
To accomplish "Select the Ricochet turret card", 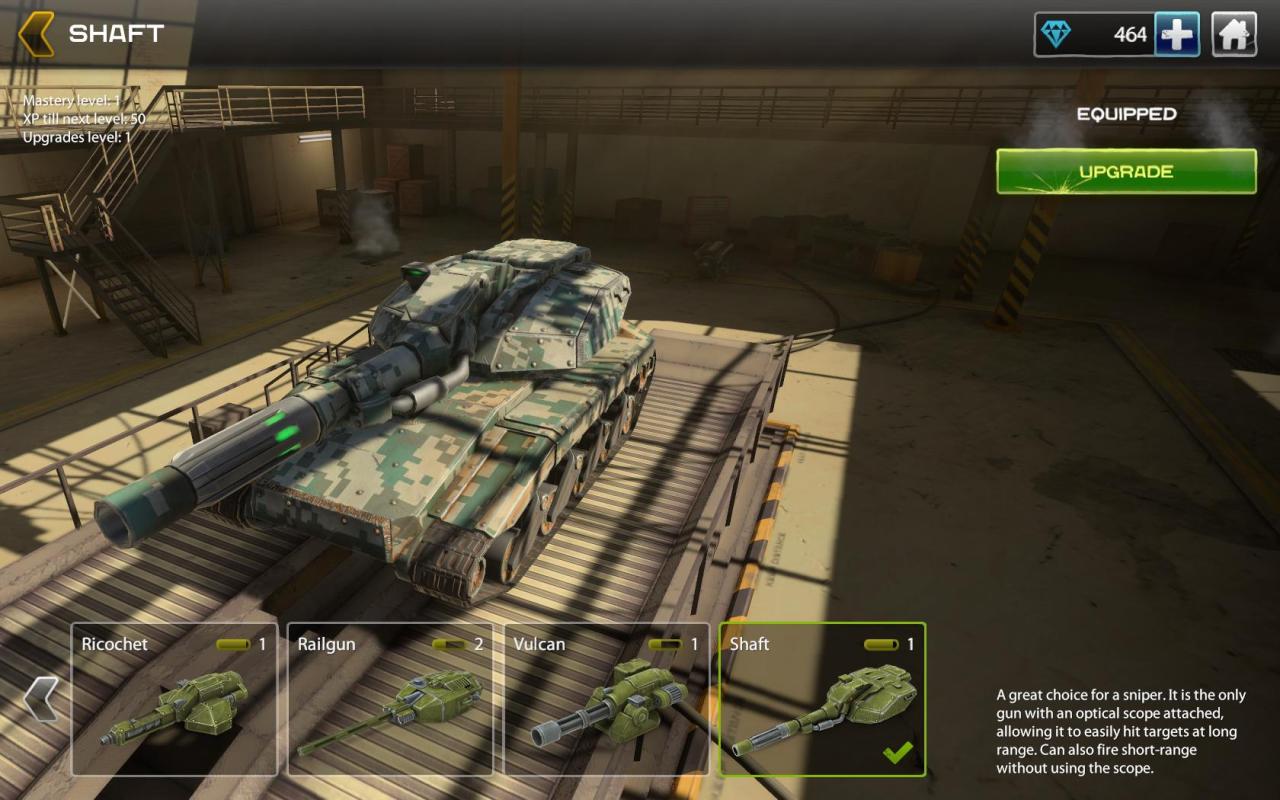I will [x=175, y=699].
